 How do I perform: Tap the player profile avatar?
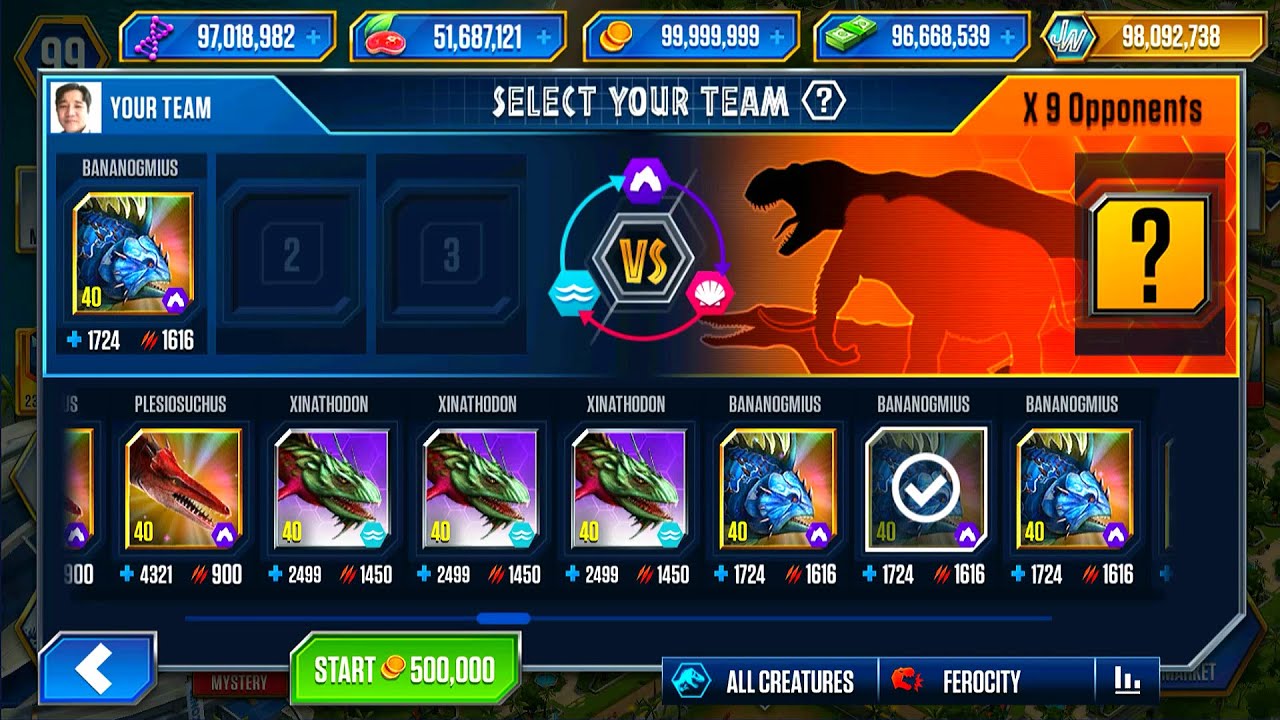point(76,108)
